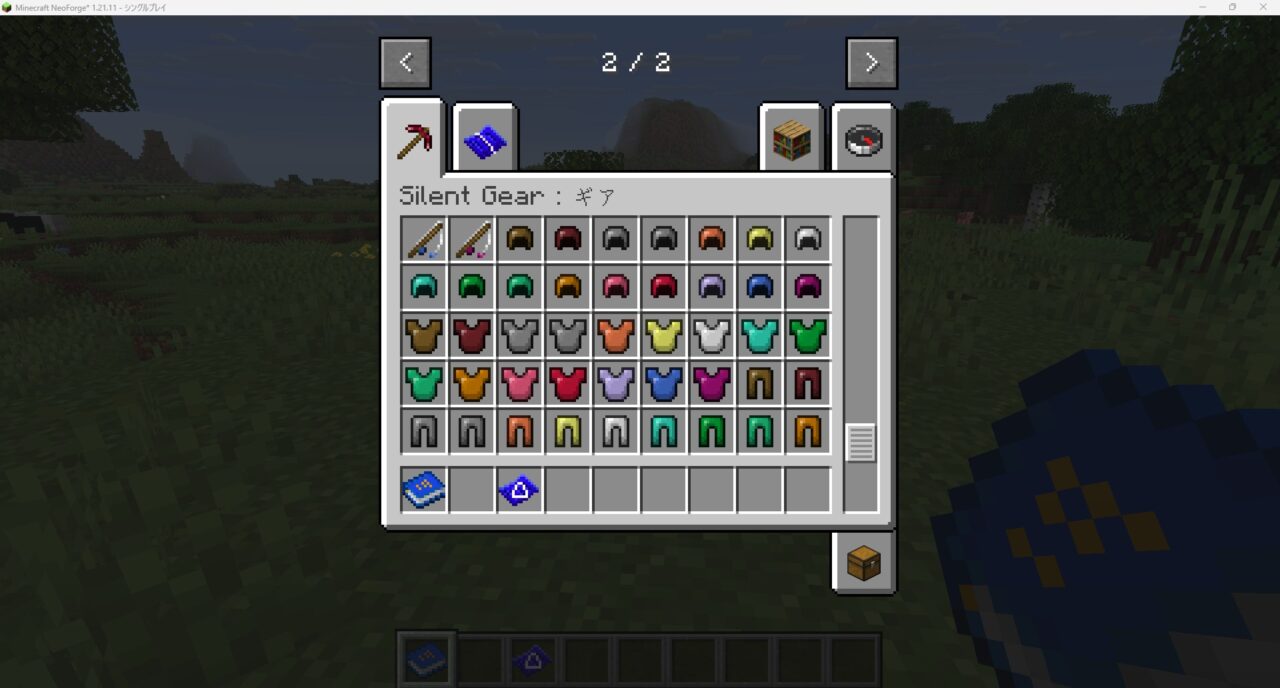This screenshot has height=688, width=1280.
Task: Select the white helmet
Action: (807, 239)
